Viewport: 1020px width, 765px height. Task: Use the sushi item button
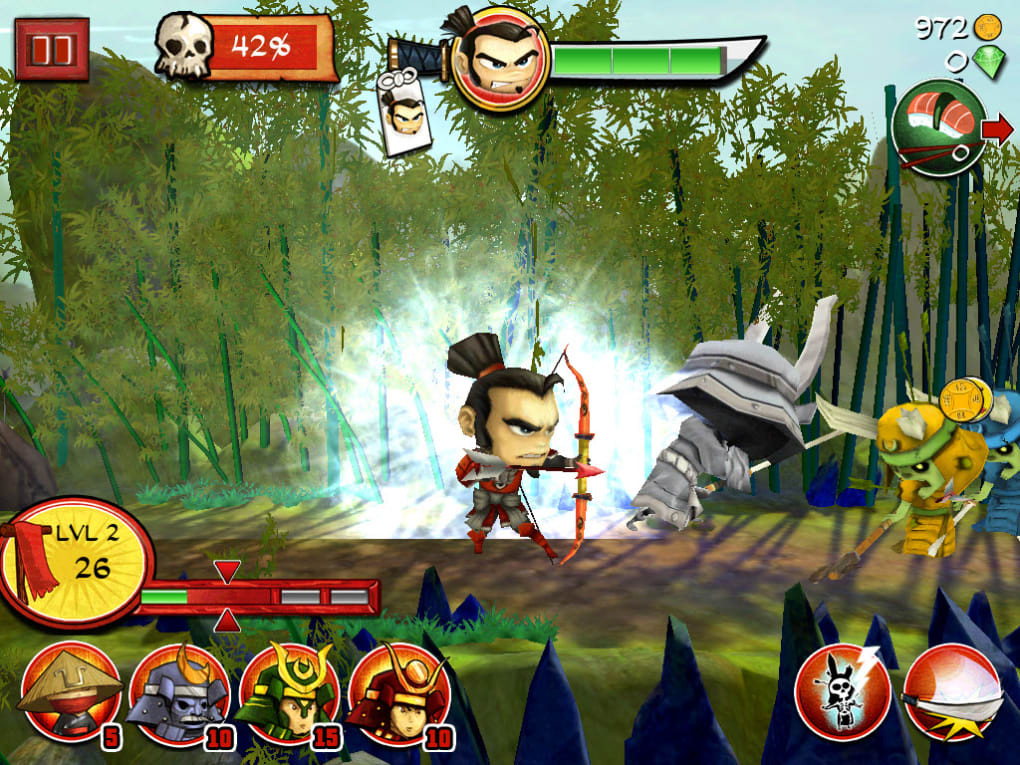click(938, 130)
